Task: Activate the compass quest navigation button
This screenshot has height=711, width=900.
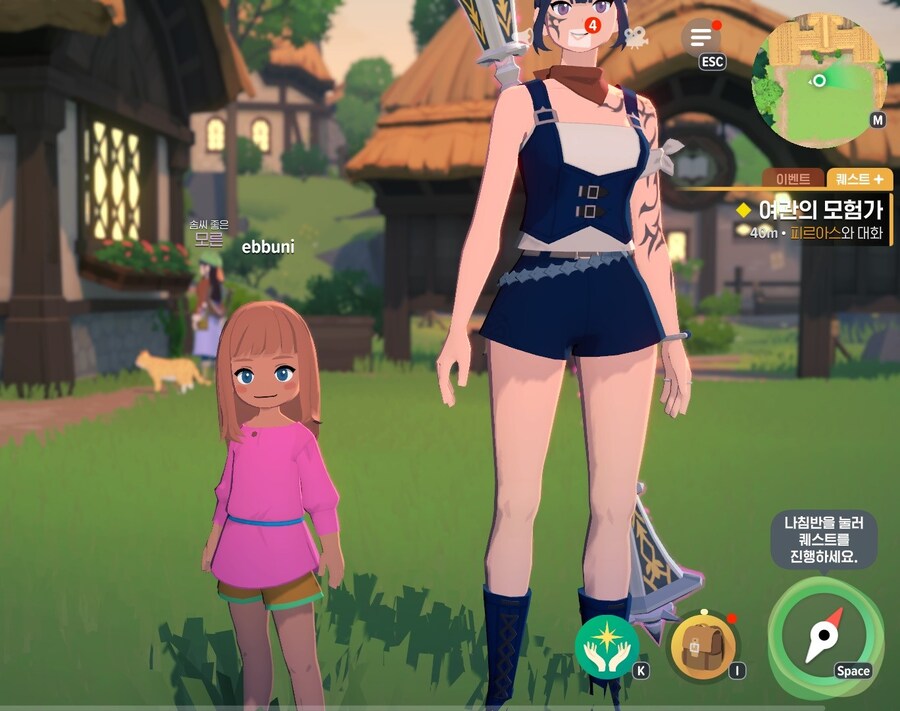Action: pyautogui.click(x=824, y=635)
